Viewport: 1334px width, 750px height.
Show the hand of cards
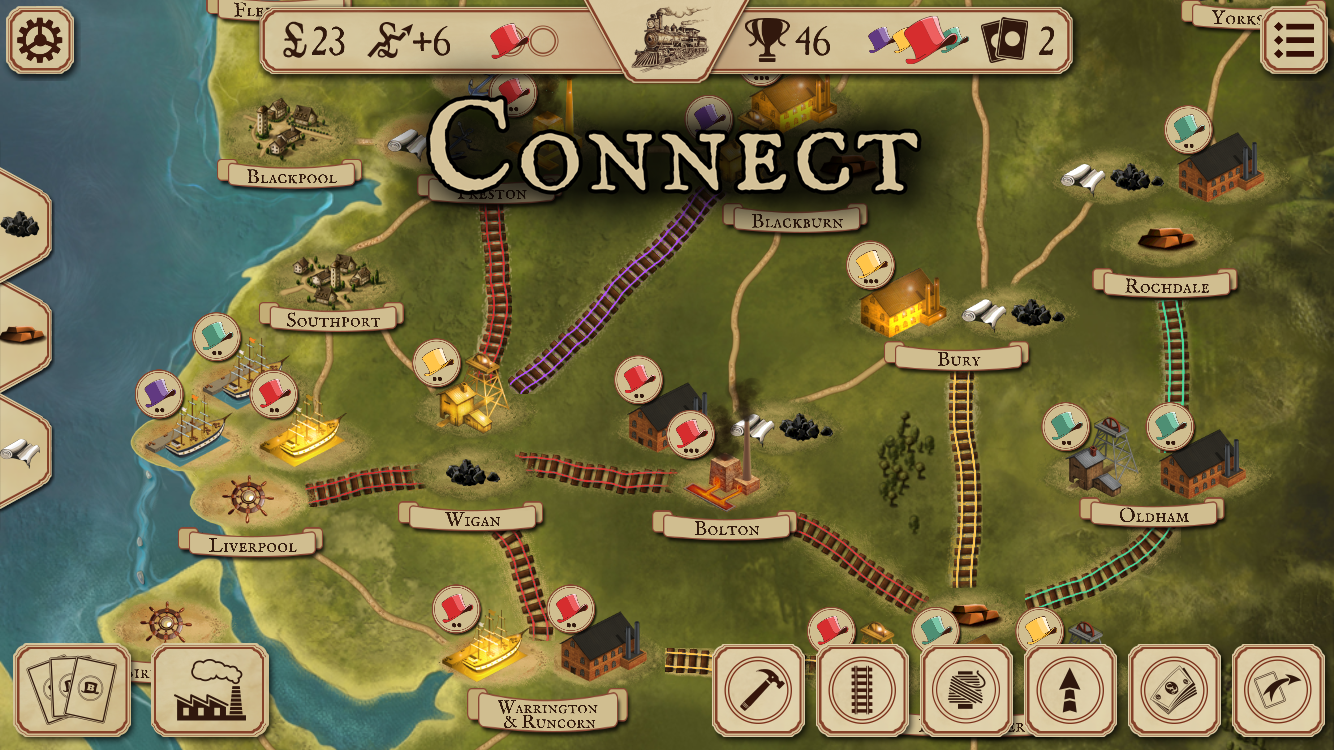click(x=72, y=690)
